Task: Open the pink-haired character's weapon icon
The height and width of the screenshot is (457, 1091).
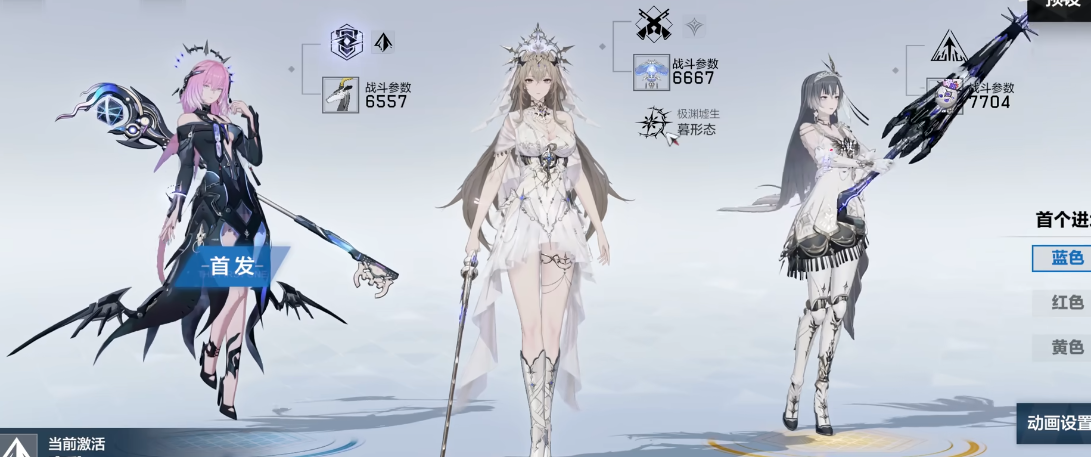Action: [x=340, y=94]
